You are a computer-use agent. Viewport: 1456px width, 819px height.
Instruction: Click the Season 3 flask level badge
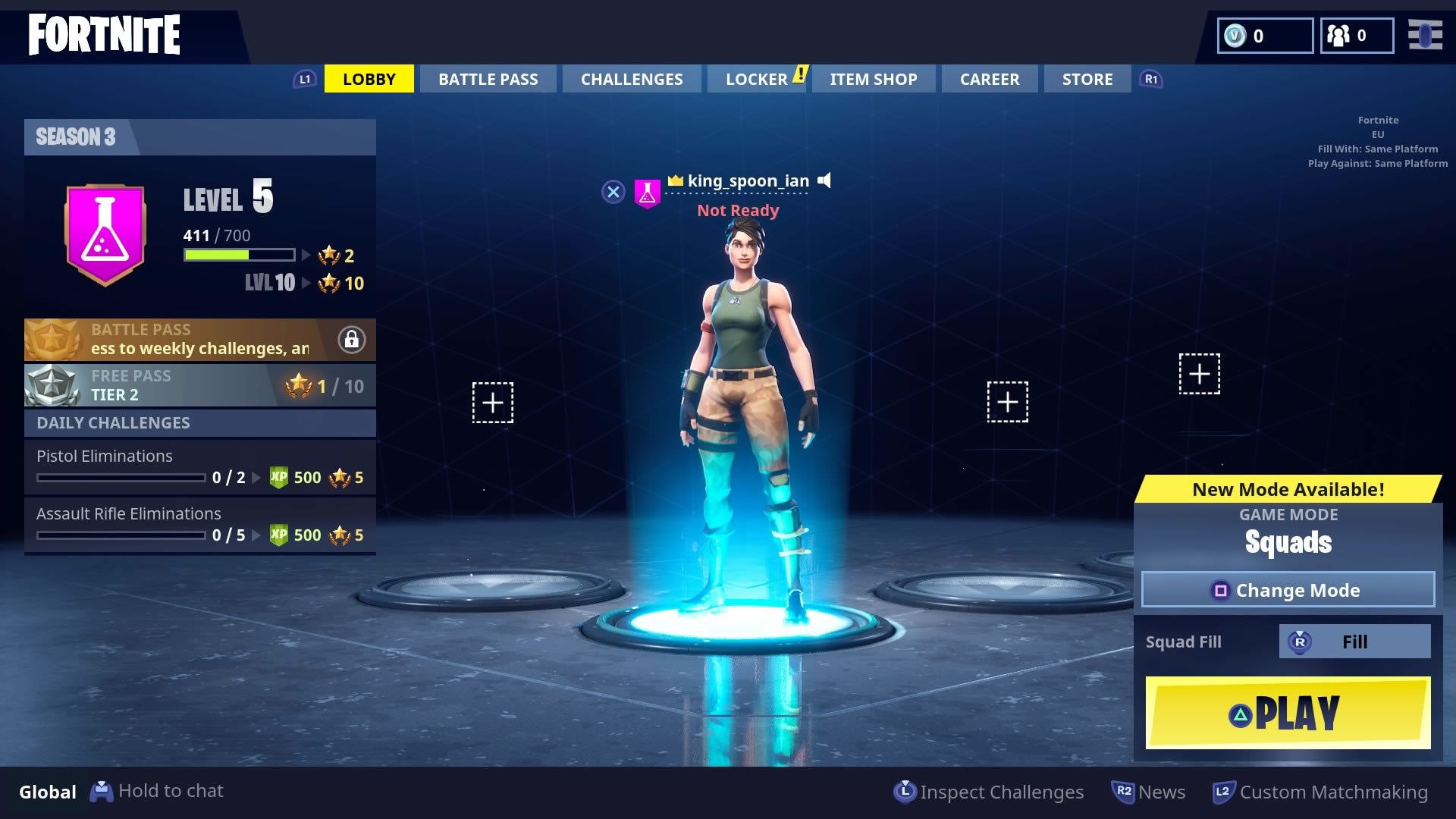(105, 233)
